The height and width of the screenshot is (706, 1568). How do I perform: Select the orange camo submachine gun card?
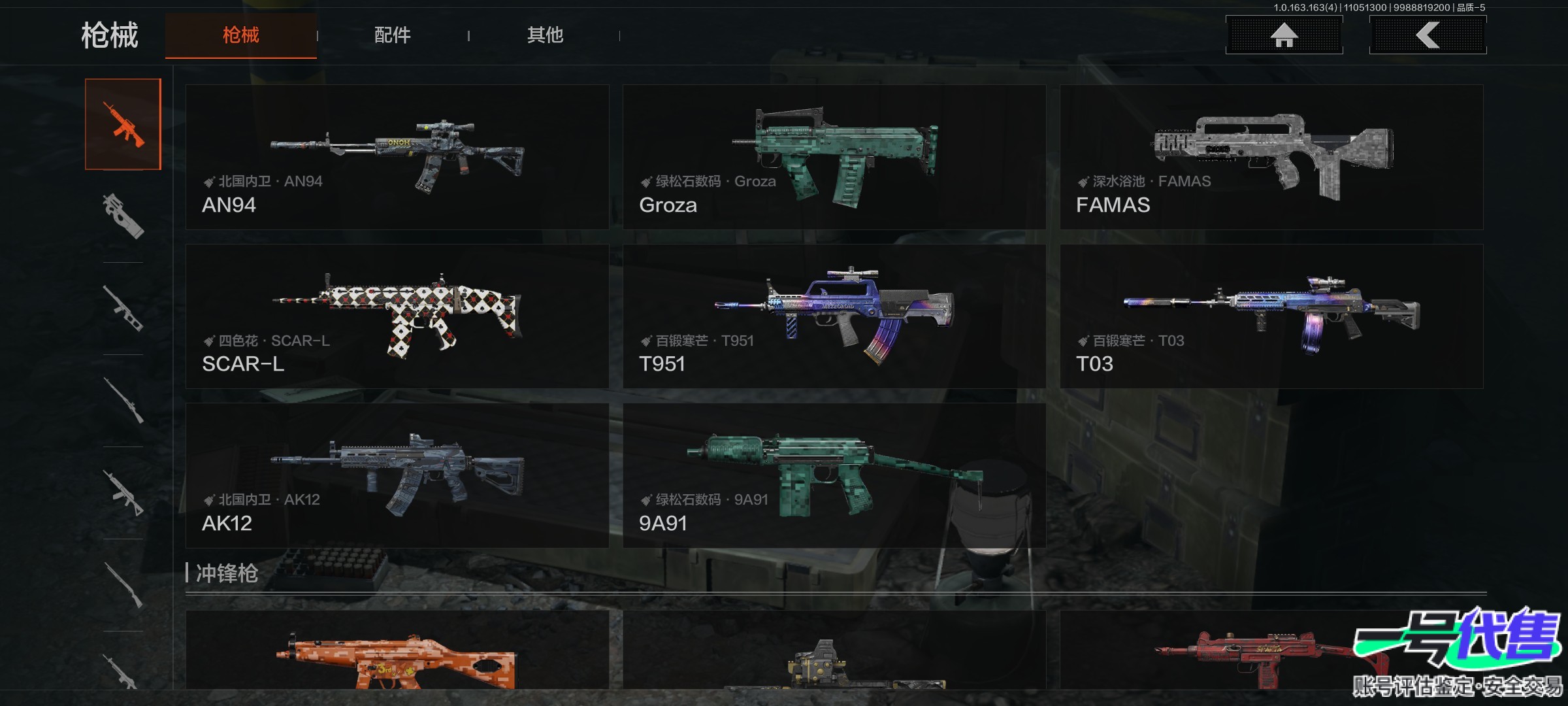coord(397,650)
